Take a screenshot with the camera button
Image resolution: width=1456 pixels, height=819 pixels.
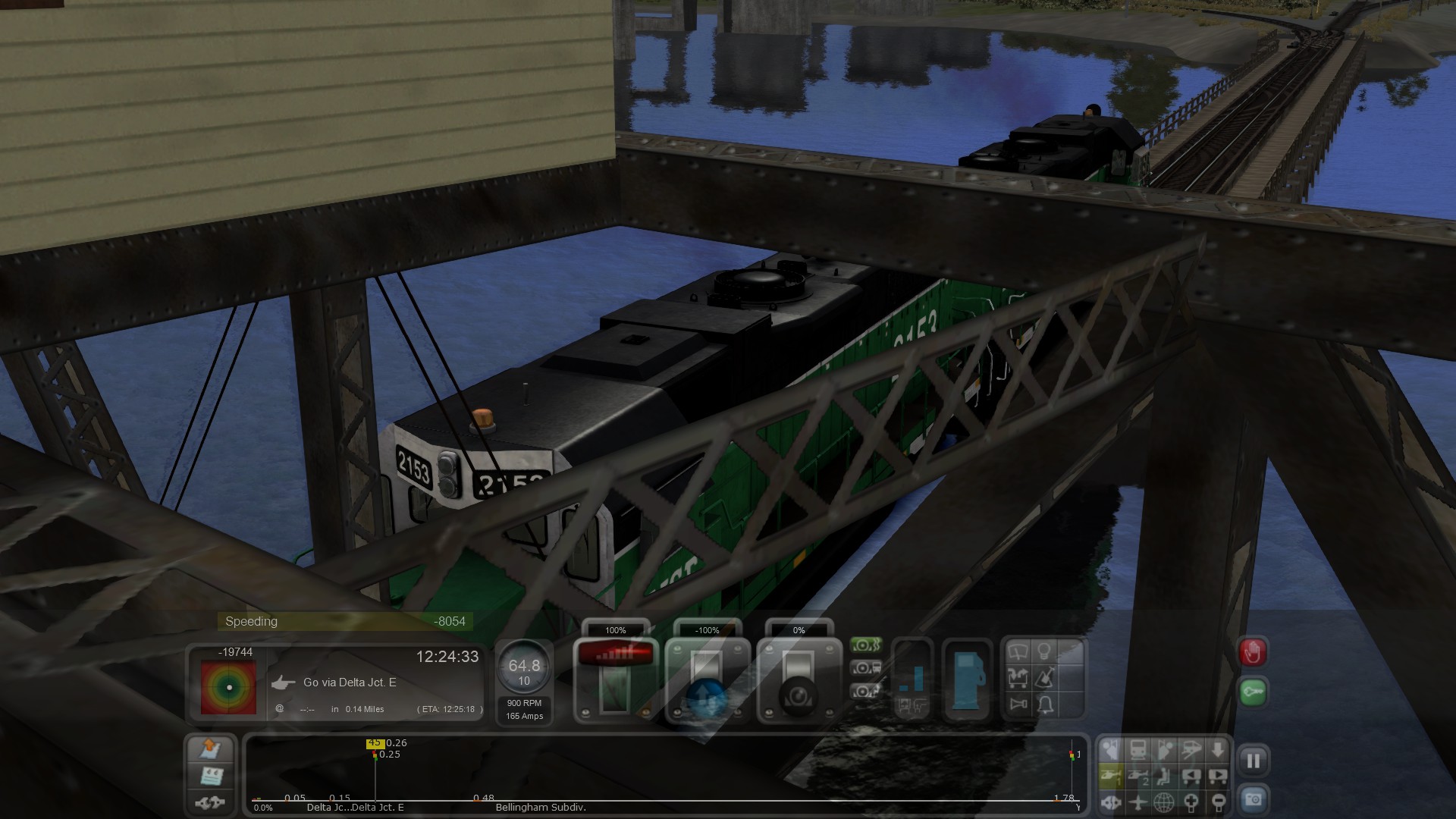(1253, 799)
